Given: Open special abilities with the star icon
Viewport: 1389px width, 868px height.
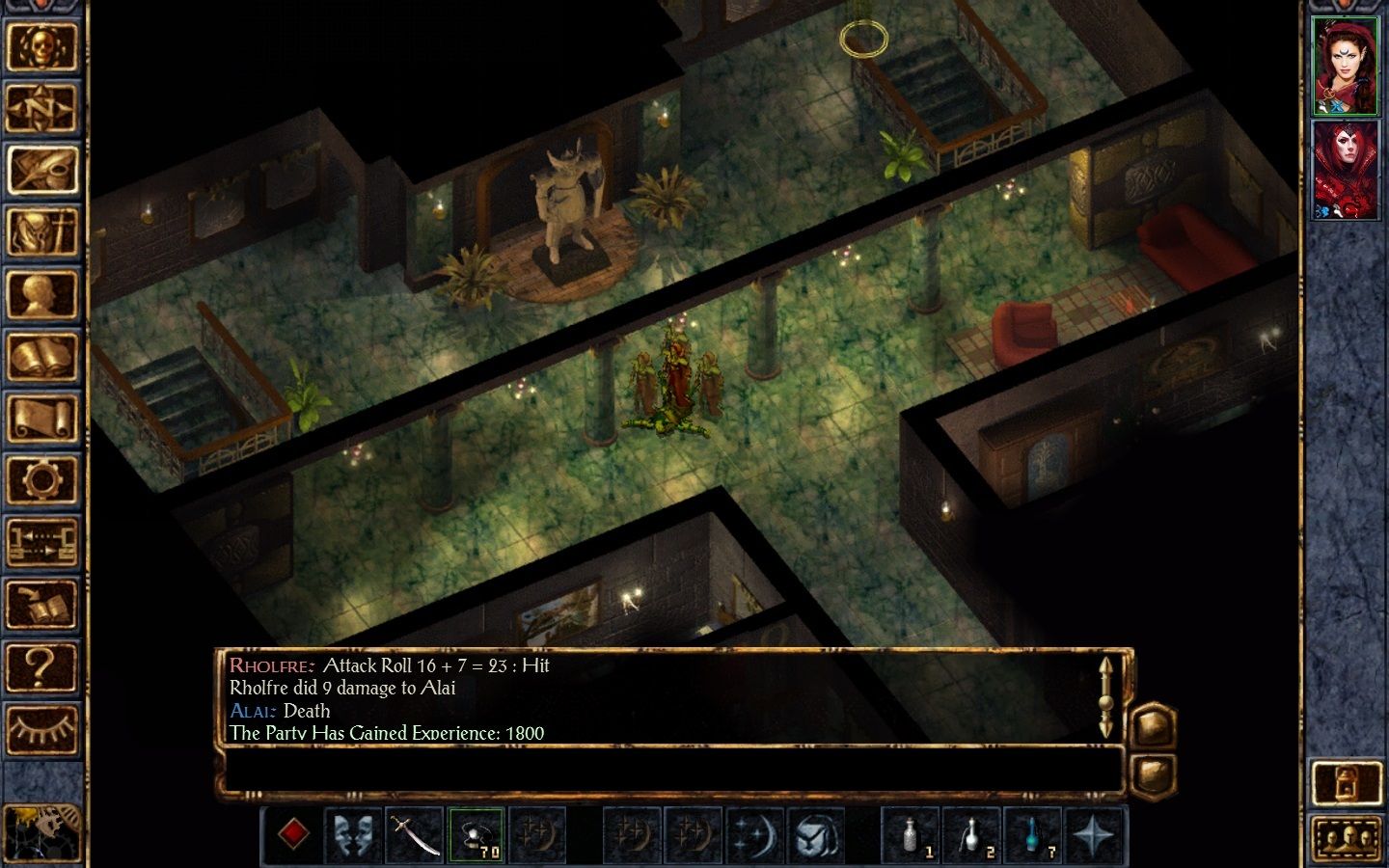Looking at the screenshot, I should tap(1094, 835).
